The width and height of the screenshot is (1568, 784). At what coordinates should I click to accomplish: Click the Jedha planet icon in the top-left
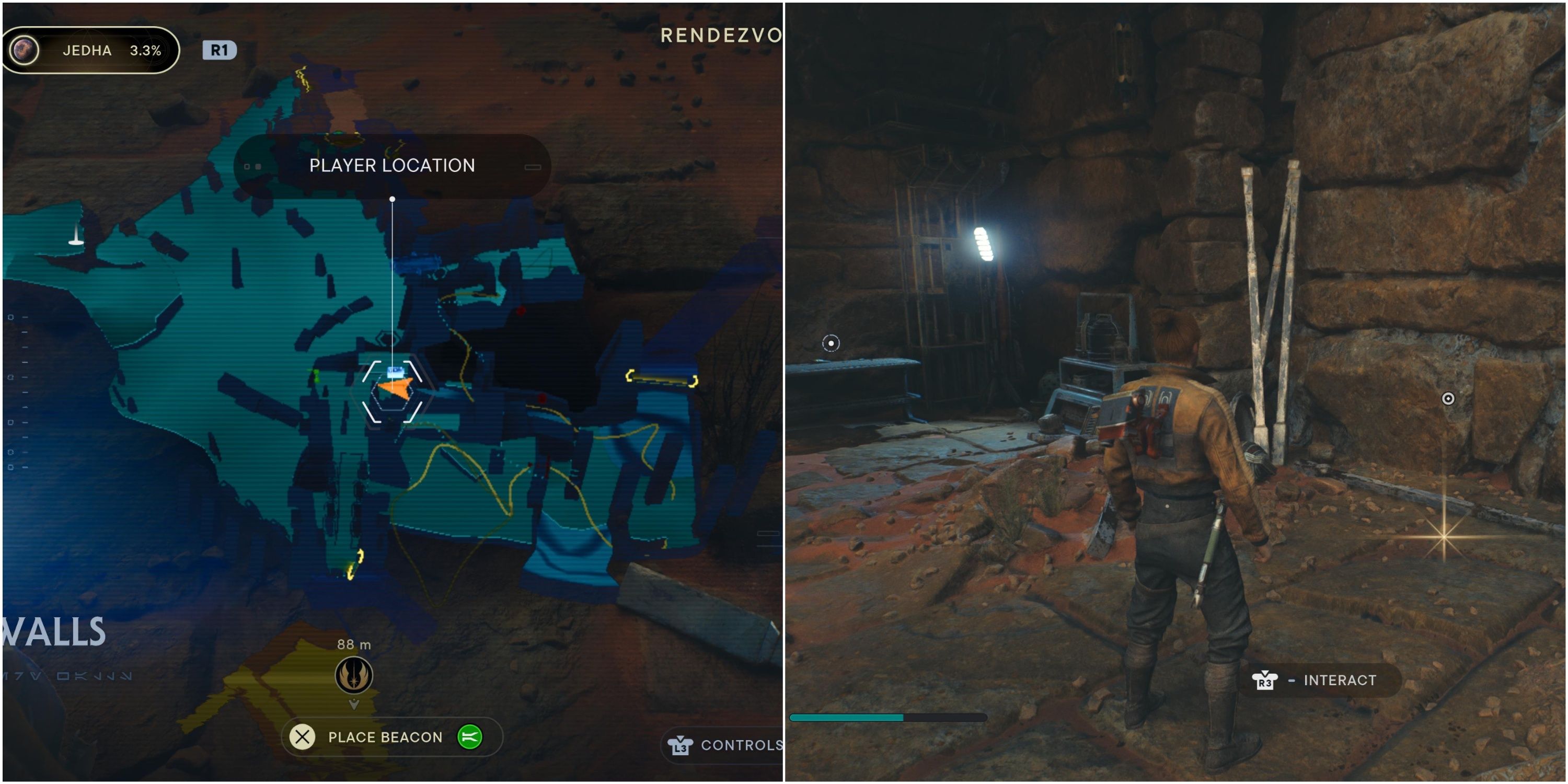[x=25, y=51]
